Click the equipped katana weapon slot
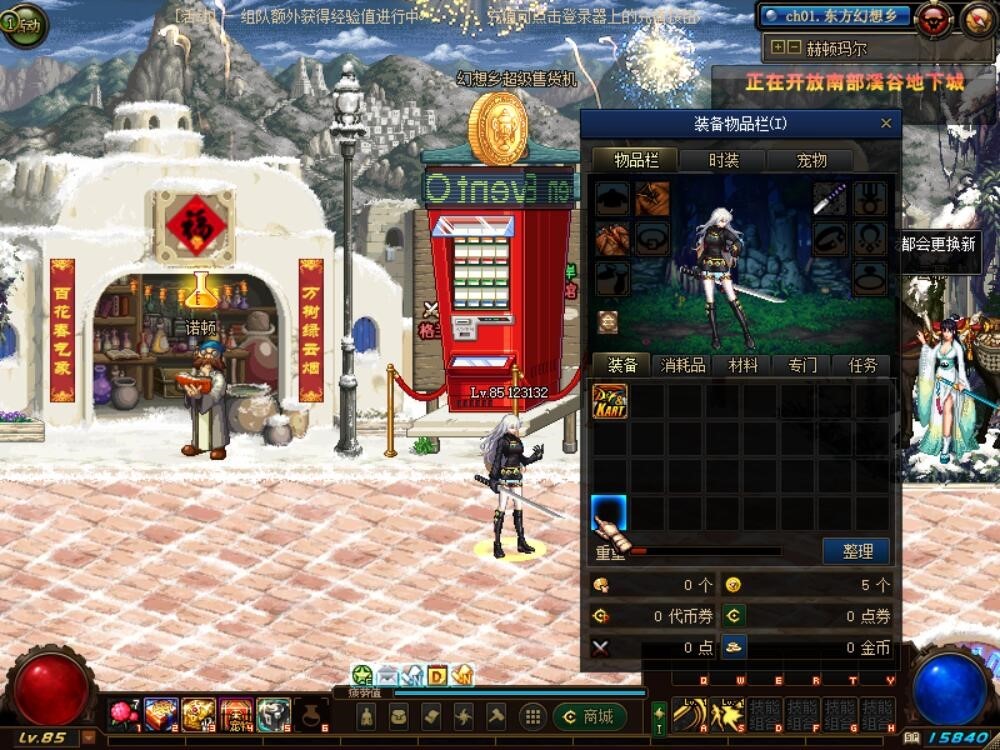1000x750 pixels. [x=829, y=199]
